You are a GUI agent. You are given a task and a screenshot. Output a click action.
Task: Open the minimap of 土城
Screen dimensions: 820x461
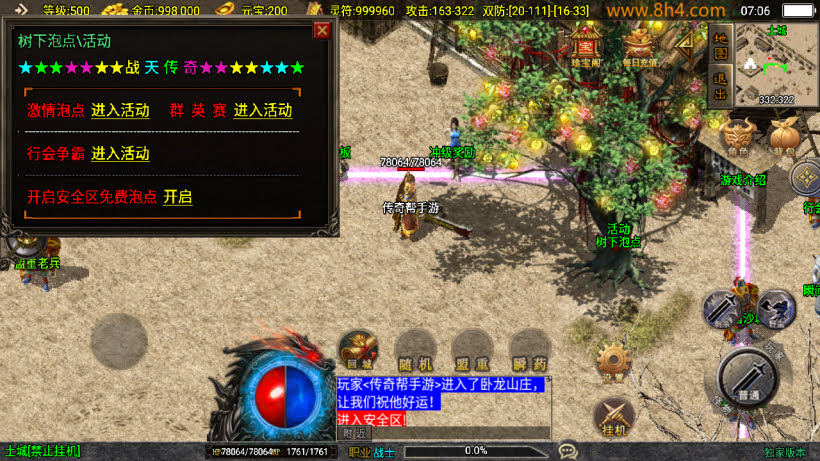click(x=776, y=63)
